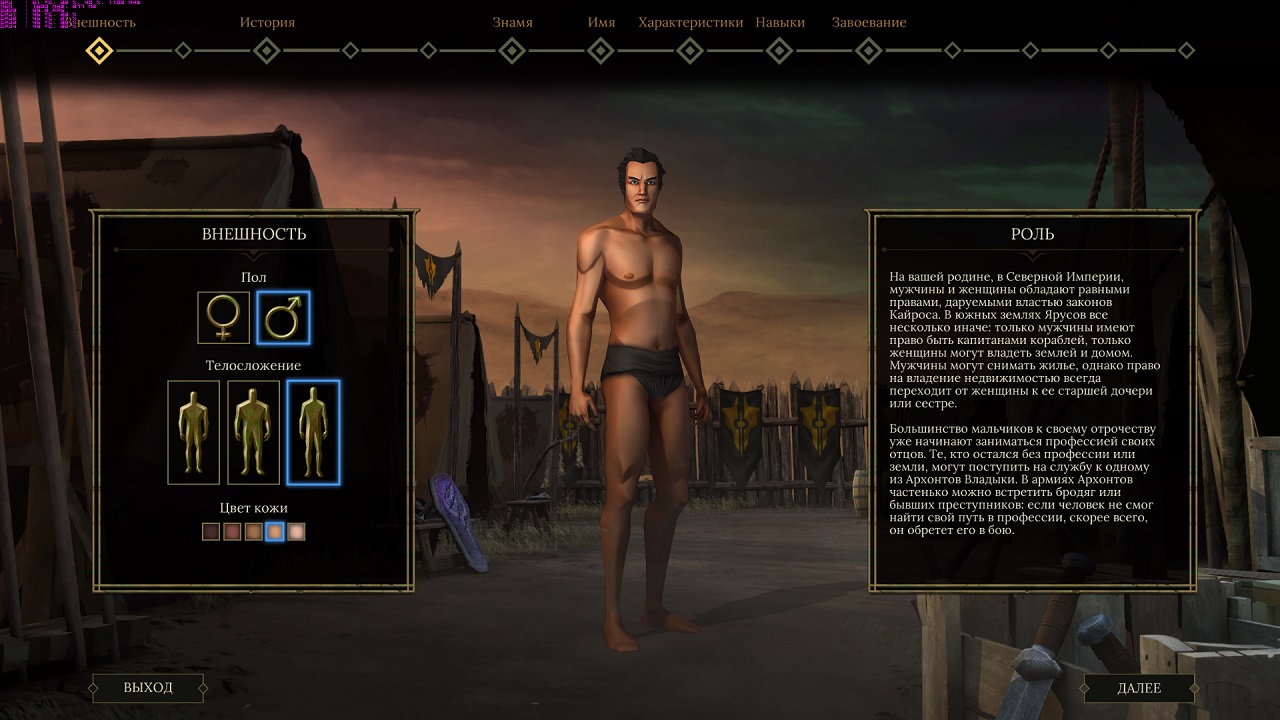Pick the highlighted tan skin color swatch

click(275, 532)
